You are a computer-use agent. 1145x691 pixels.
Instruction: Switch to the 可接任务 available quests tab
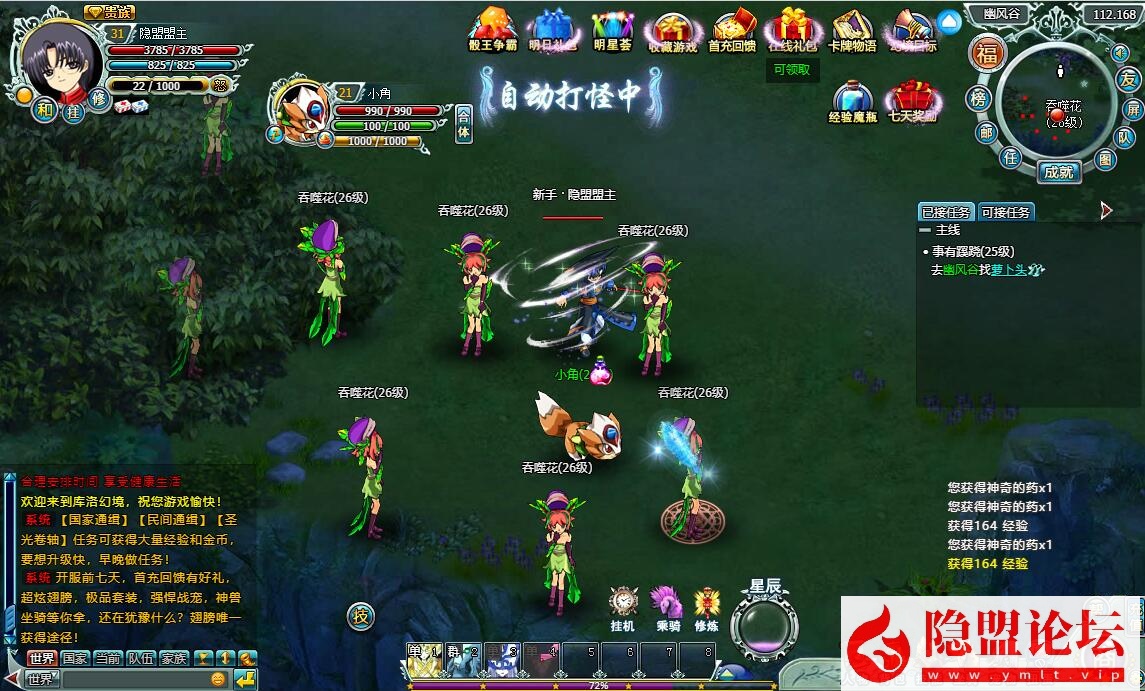[x=1005, y=212]
